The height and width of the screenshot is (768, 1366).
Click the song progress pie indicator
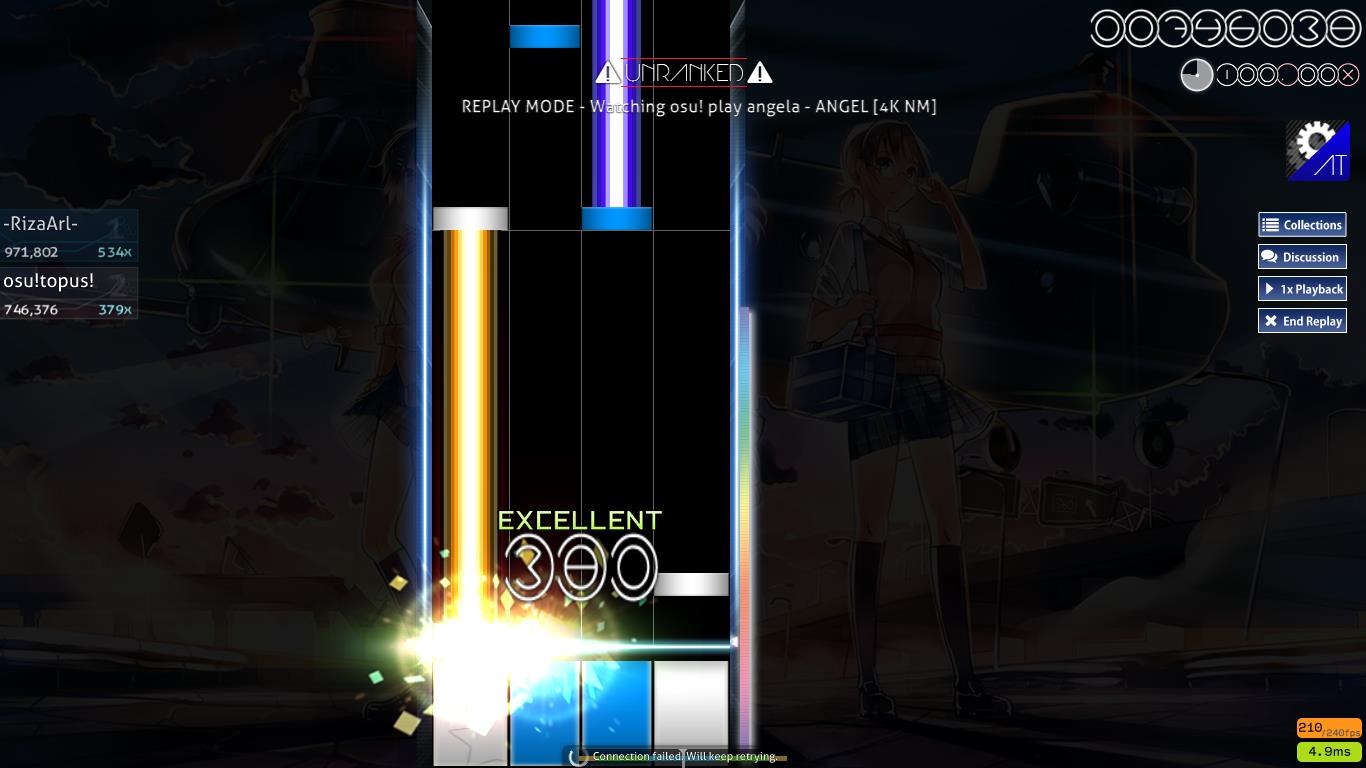point(1197,74)
